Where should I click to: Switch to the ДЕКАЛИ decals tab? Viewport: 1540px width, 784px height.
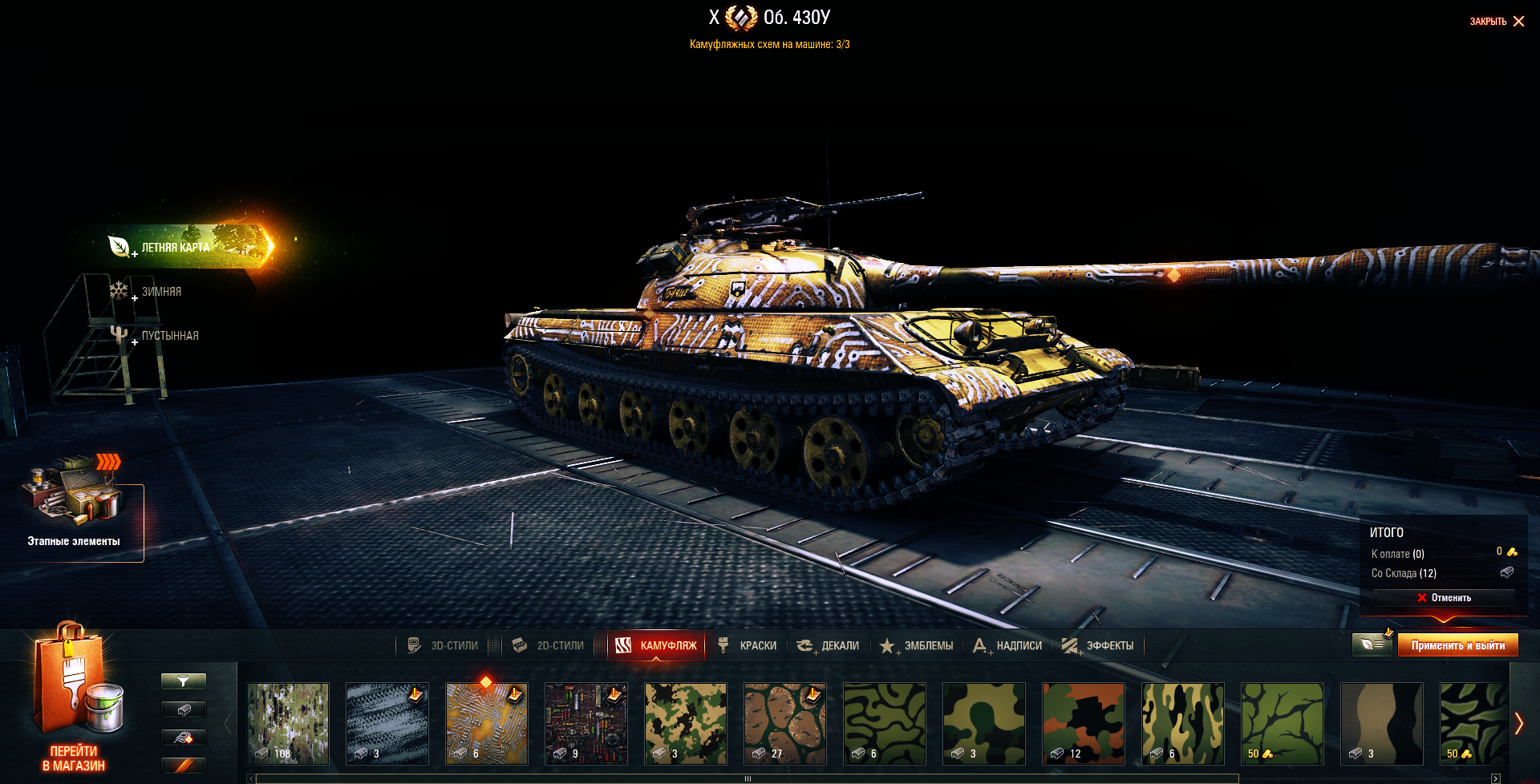829,645
